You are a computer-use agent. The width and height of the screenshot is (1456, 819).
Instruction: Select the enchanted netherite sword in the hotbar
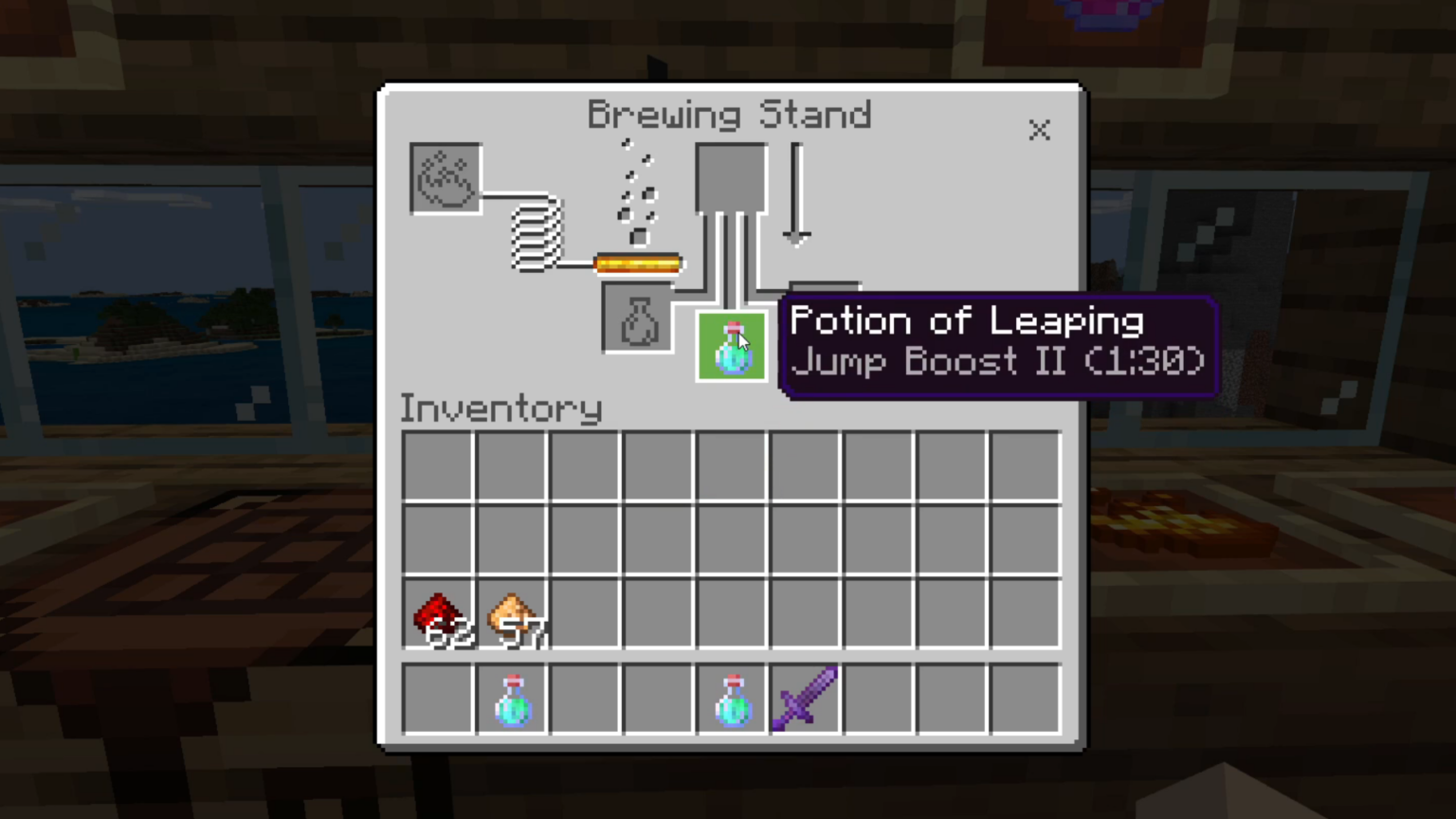point(804,700)
